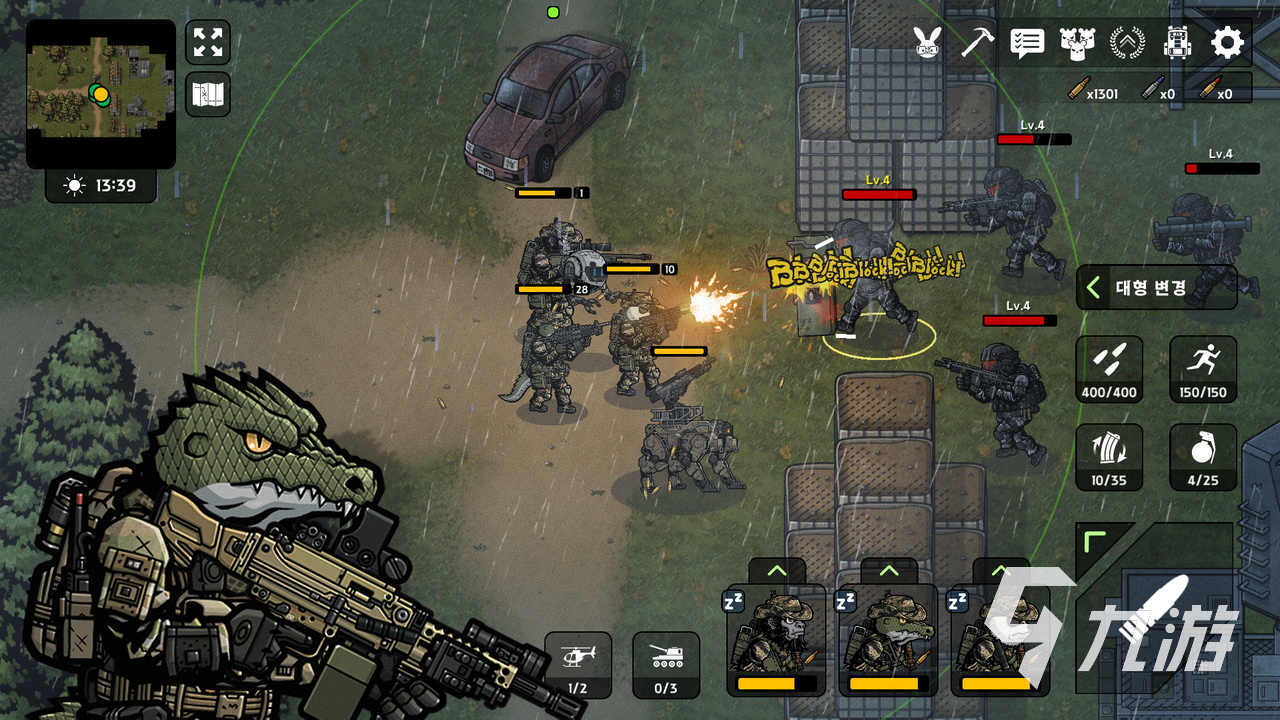Activate the 150/150 sprint skill
The height and width of the screenshot is (720, 1280).
[1203, 369]
